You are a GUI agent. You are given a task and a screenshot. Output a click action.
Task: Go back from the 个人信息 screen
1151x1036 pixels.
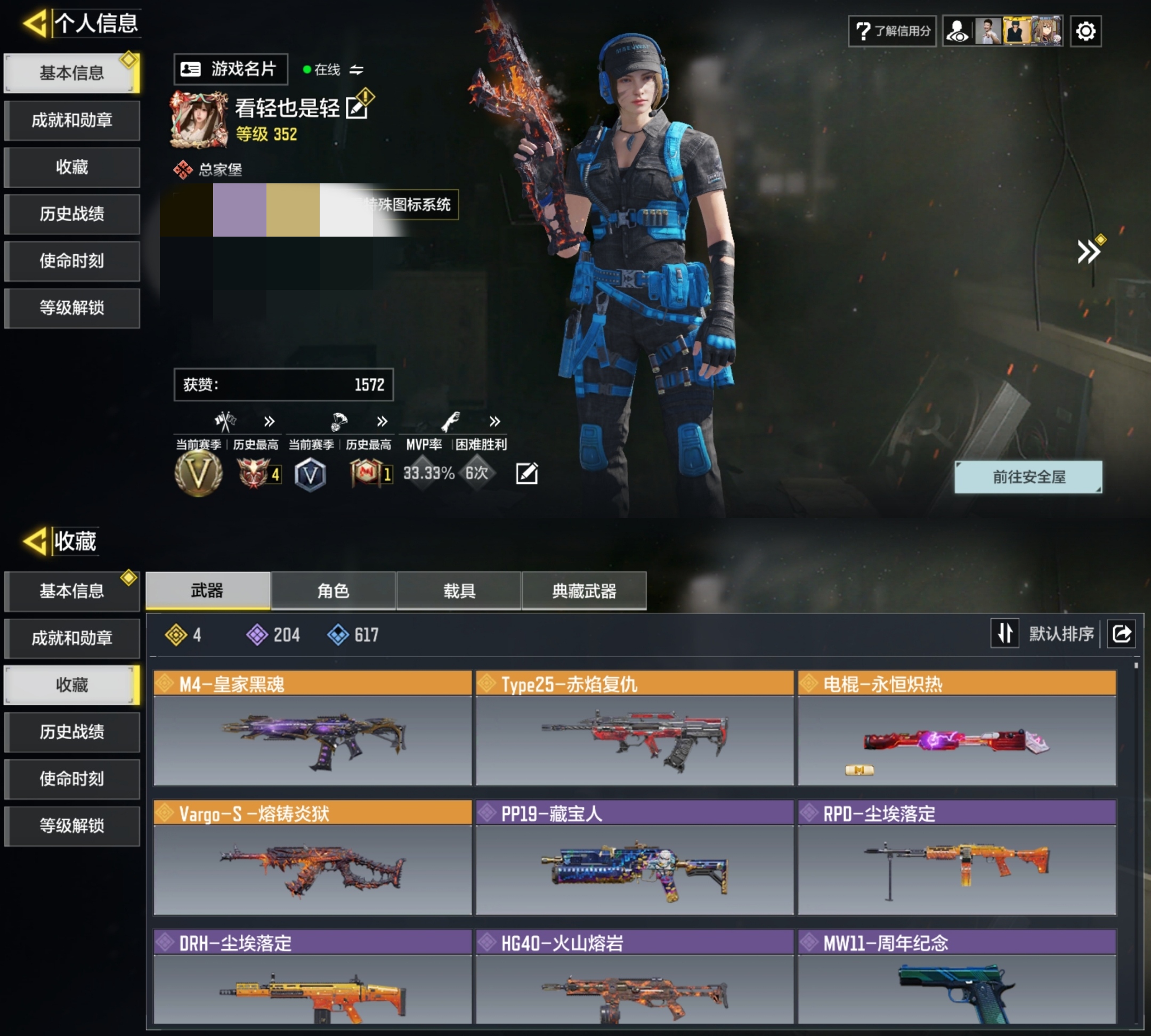point(35,24)
